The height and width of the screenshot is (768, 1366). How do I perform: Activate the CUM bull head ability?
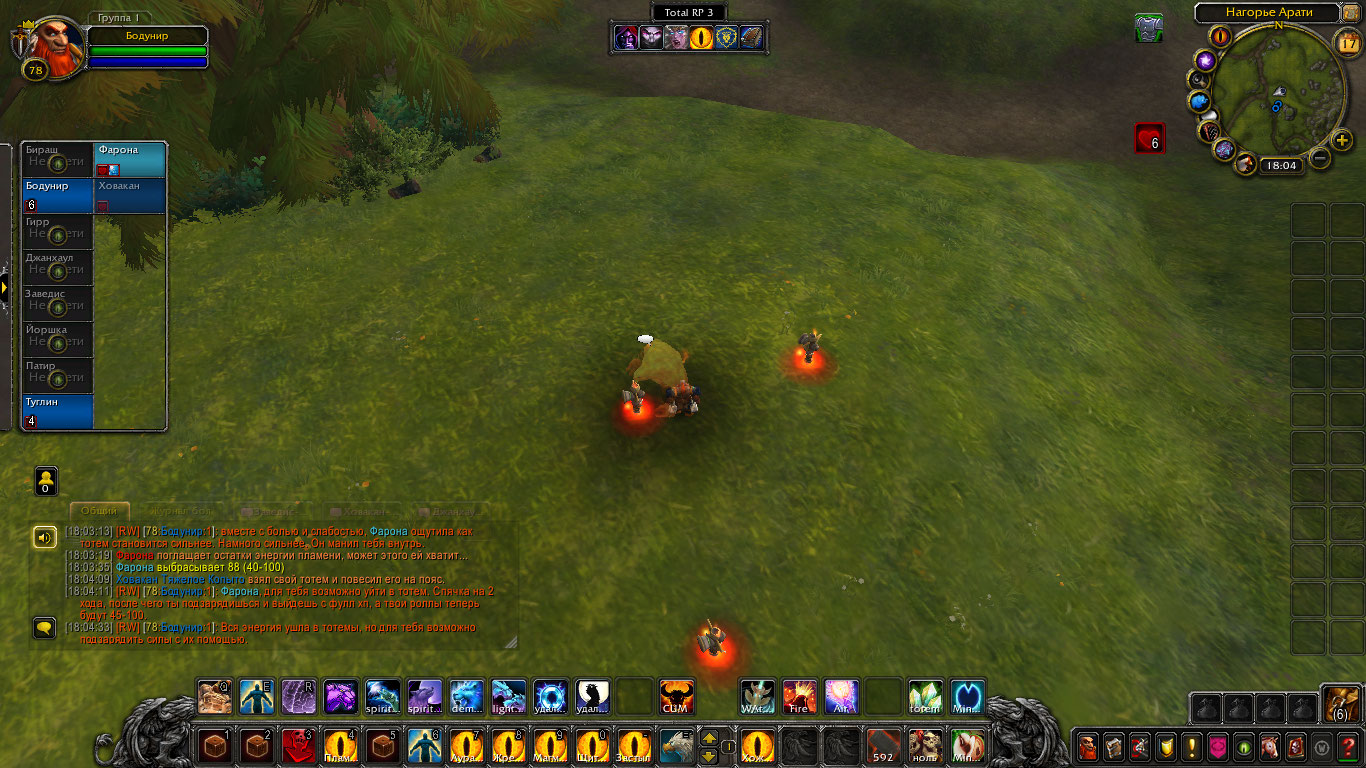click(x=676, y=696)
